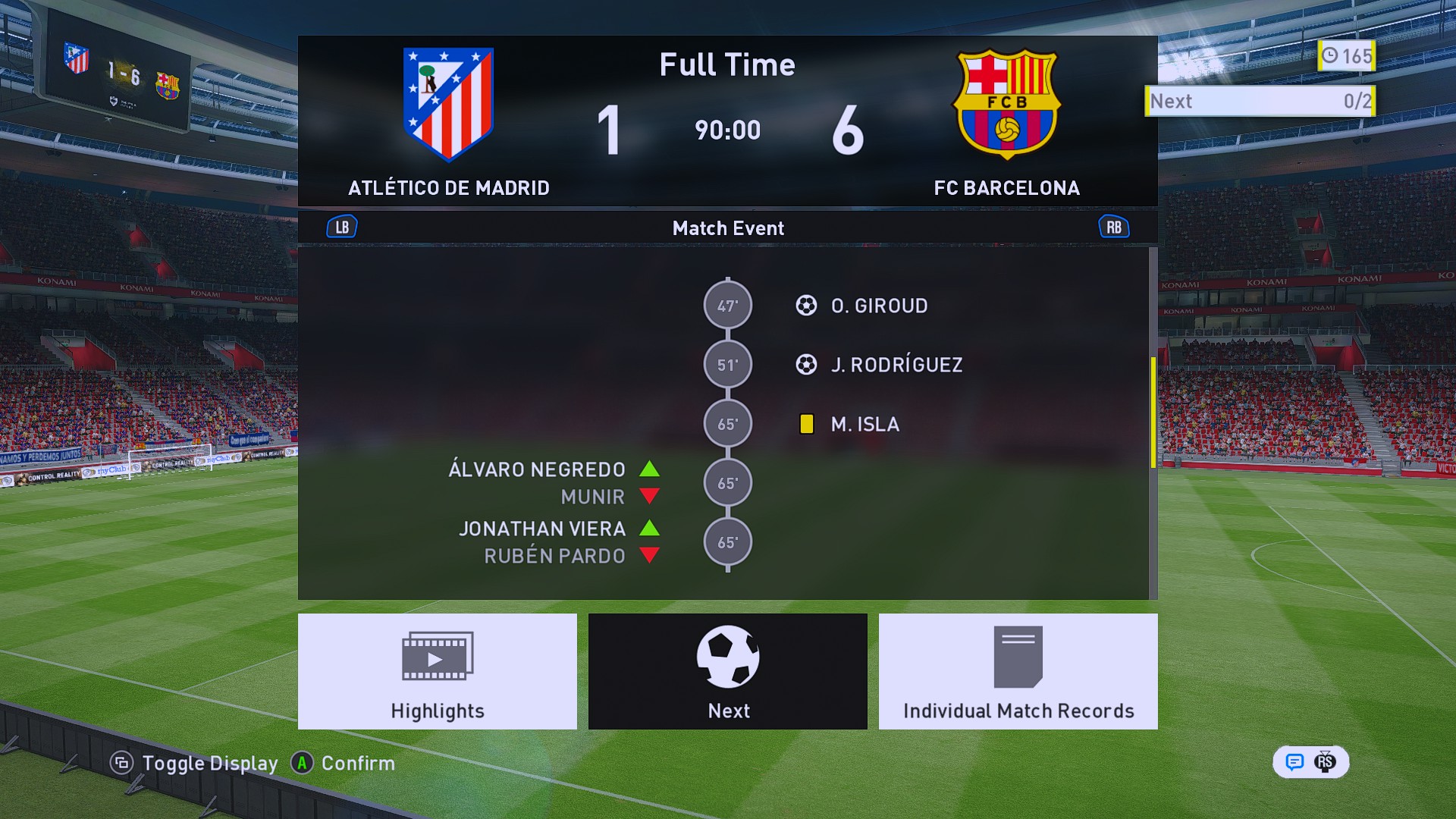Select the Álvaro Negredo substitution event
The image size is (1456, 819).
pyautogui.click(x=537, y=470)
